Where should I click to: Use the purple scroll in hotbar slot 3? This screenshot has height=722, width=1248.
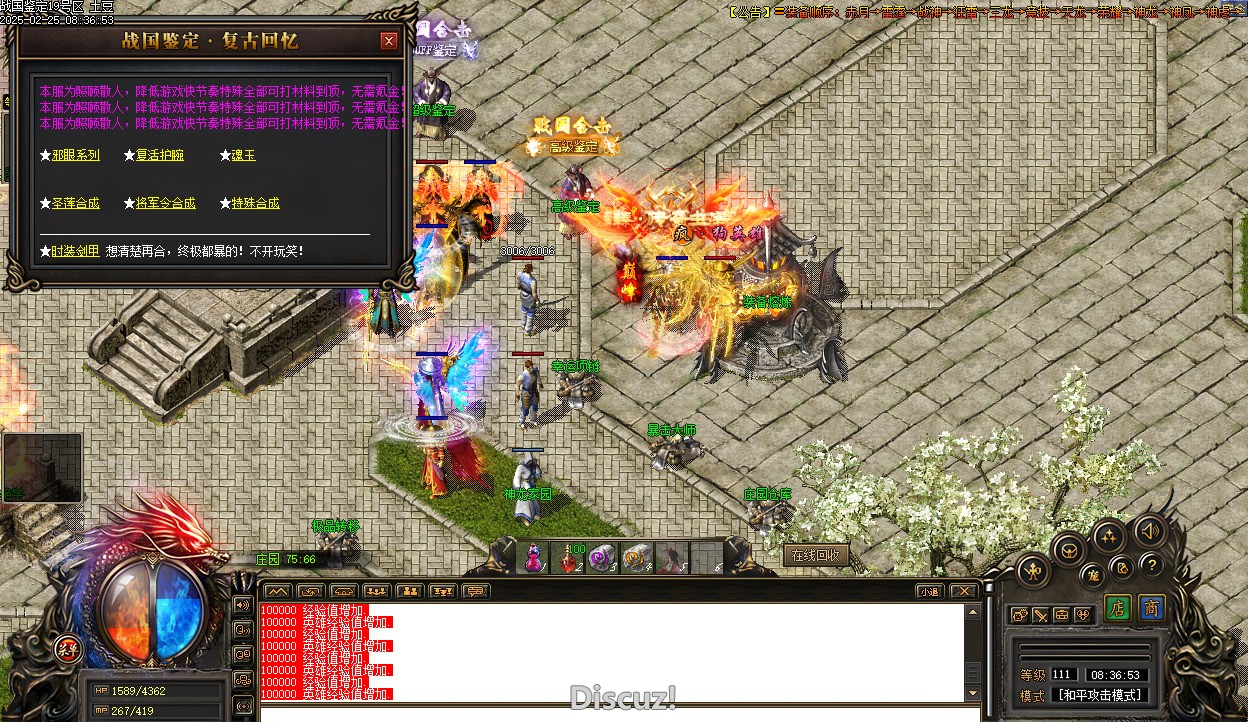(x=603, y=558)
